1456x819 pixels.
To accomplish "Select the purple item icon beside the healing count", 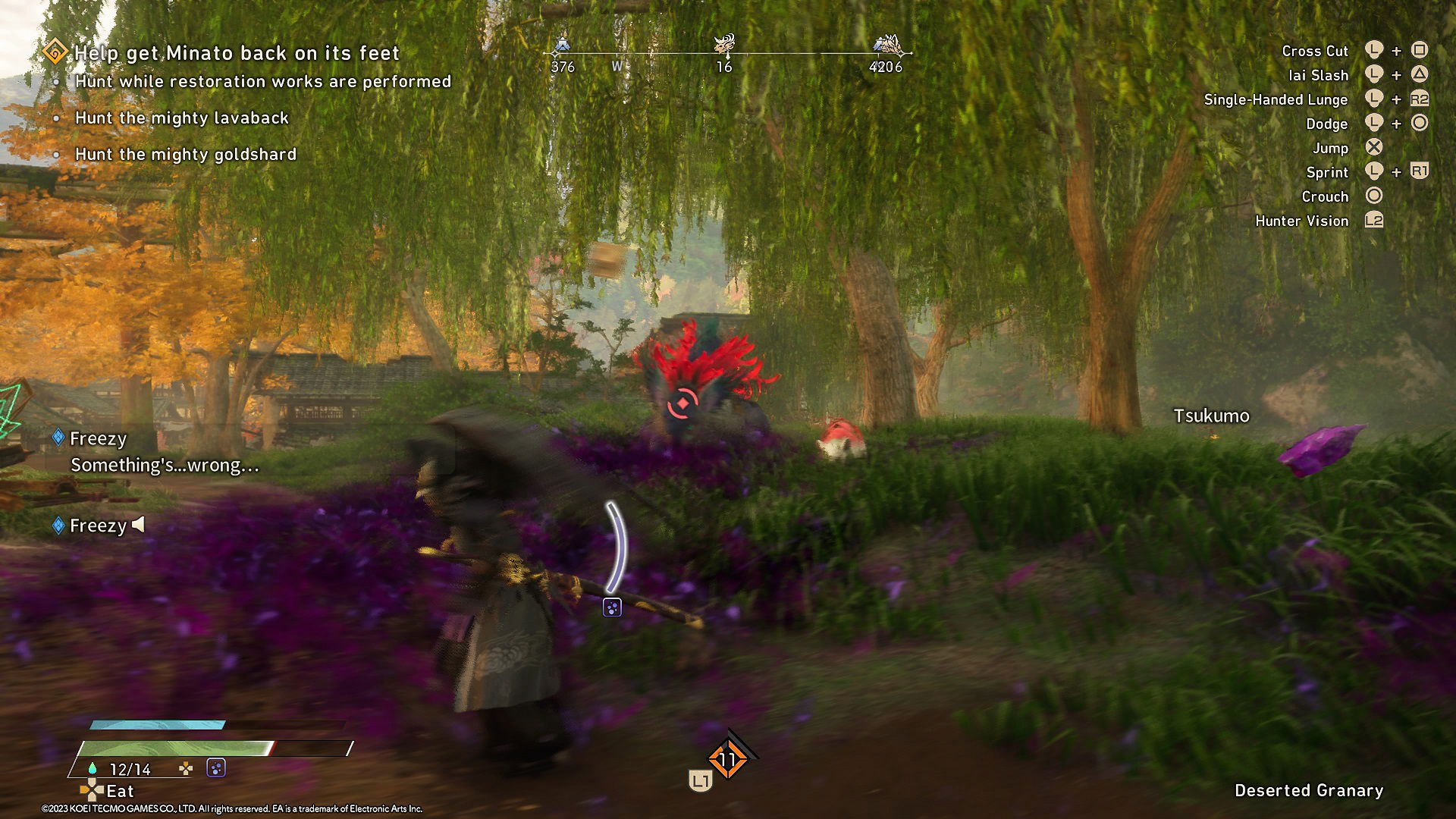I will (216, 769).
